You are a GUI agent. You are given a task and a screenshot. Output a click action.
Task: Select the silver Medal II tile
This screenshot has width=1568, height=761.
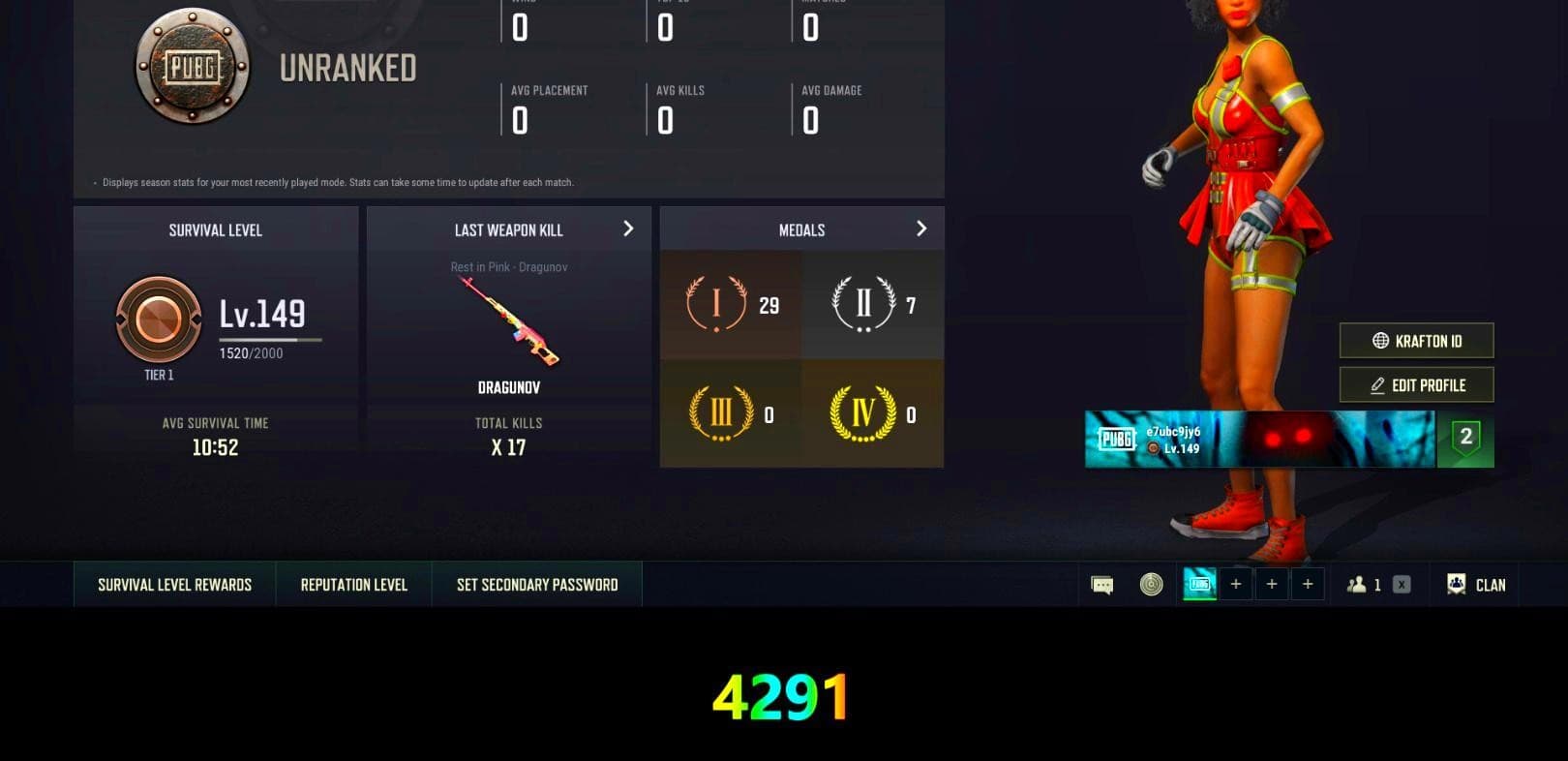coord(871,303)
